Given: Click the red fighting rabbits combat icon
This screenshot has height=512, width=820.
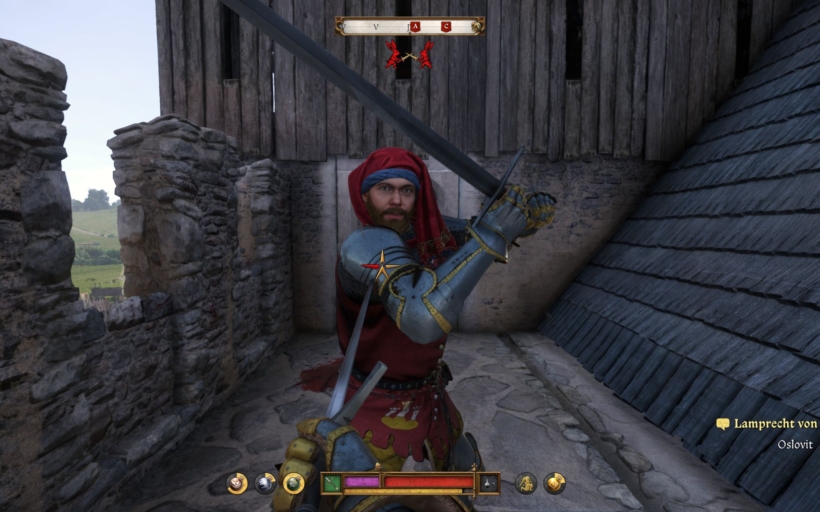Looking at the screenshot, I should tap(410, 54).
